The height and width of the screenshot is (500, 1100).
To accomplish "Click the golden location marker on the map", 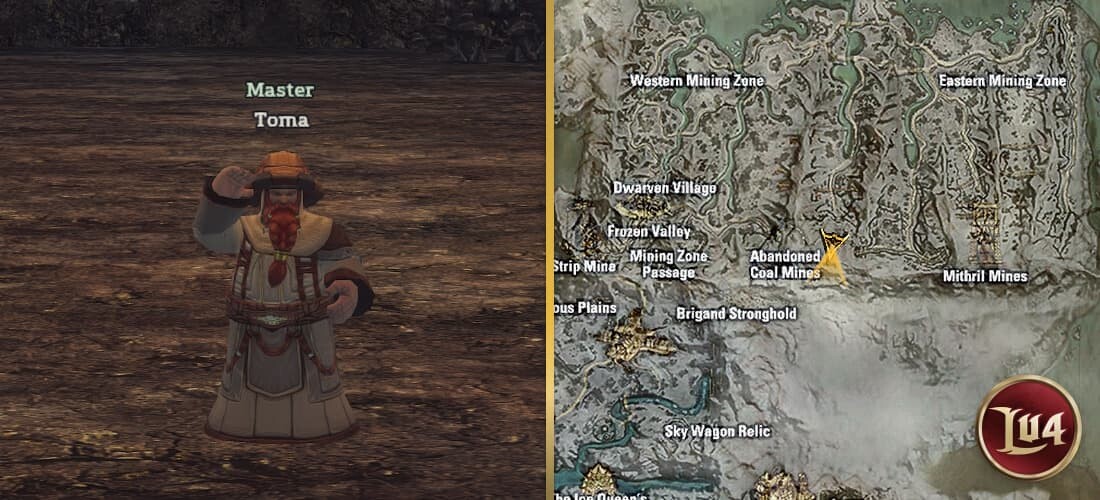I will click(832, 257).
